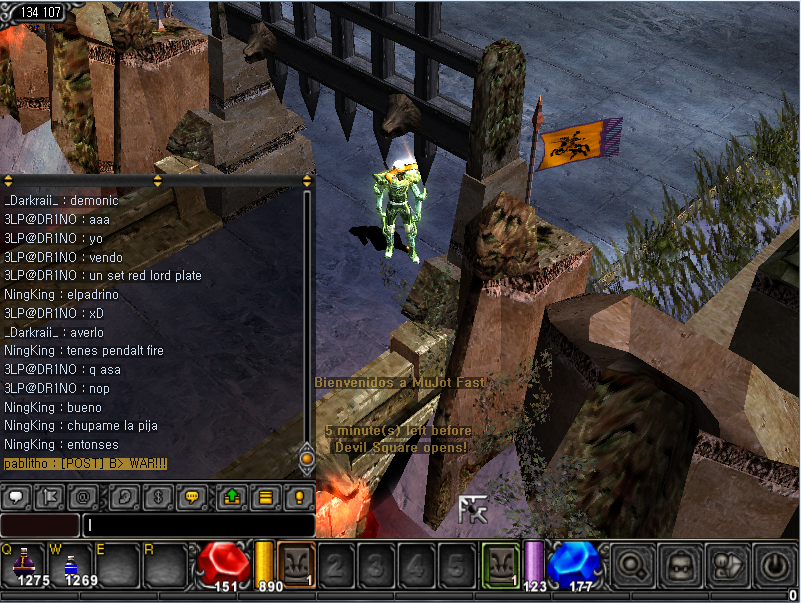Select the whisper target name box
The width and height of the screenshot is (801, 603).
(x=40, y=525)
